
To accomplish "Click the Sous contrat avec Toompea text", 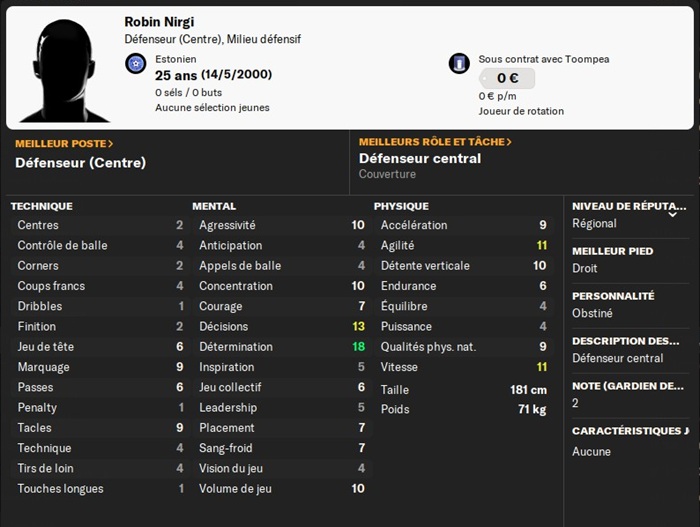I will 543,59.
